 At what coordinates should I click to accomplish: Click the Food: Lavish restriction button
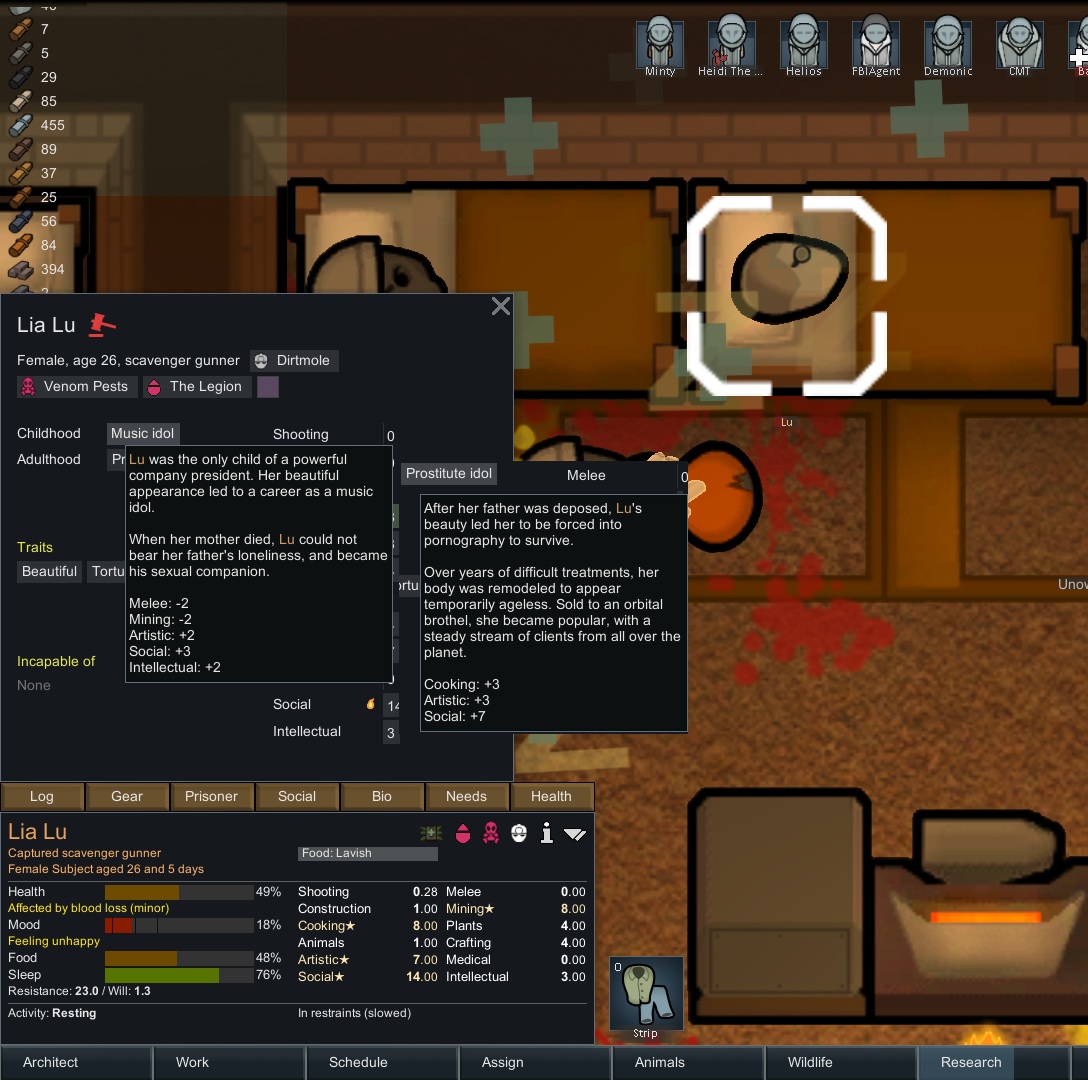[368, 853]
